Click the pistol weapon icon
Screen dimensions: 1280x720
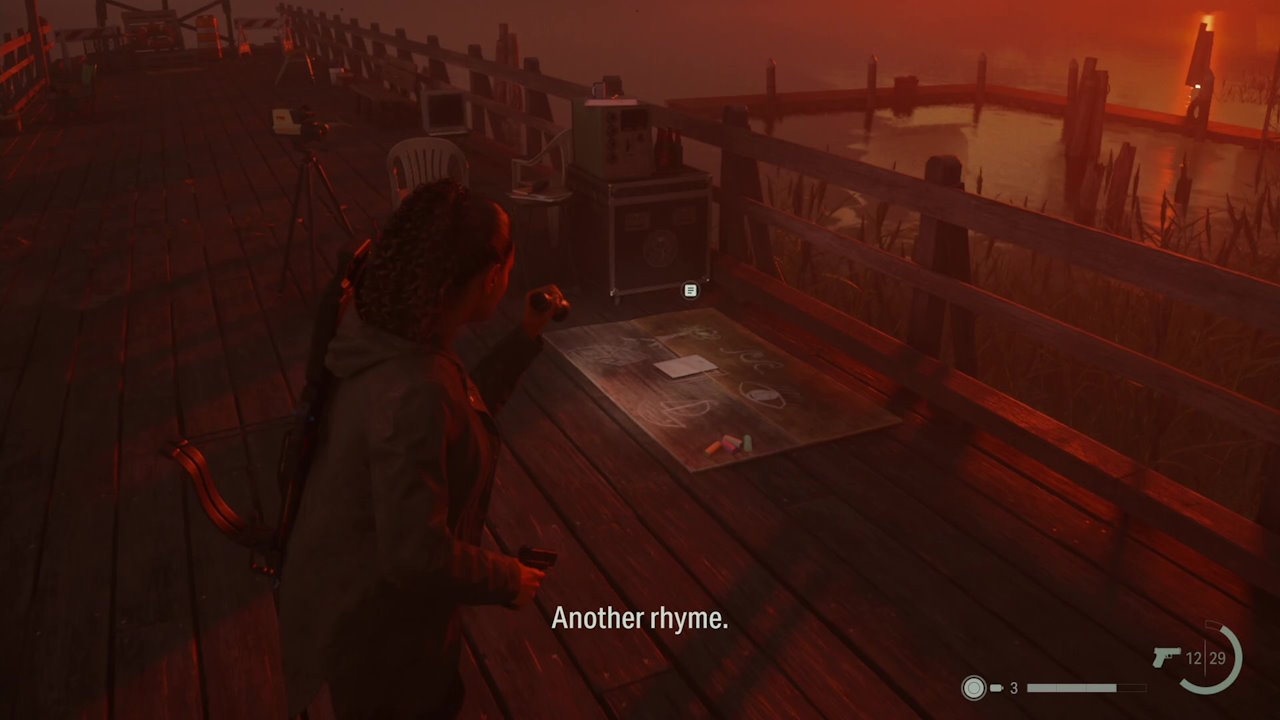pyautogui.click(x=1166, y=657)
